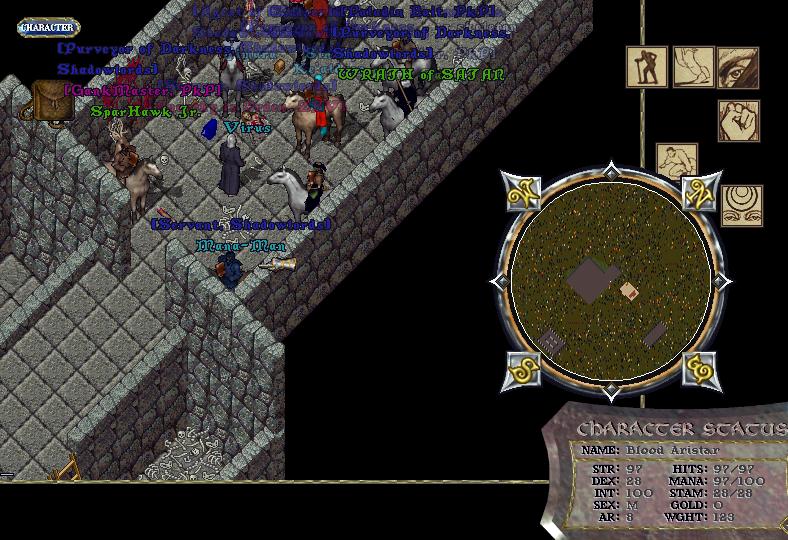
Task: Open the CHARACTER button
Action: (x=49, y=28)
